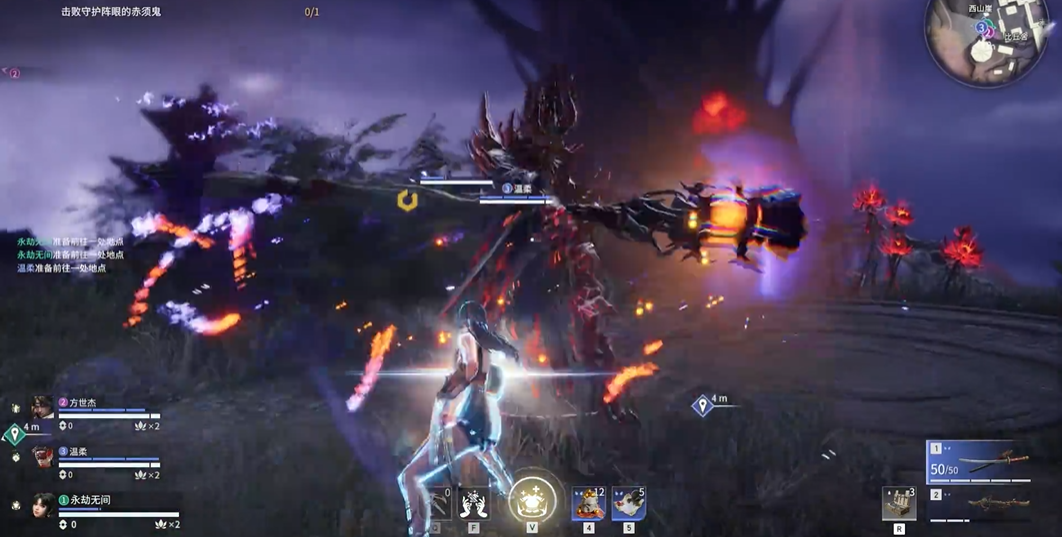
Task: Use the consumable in slot 4
Action: coord(588,504)
